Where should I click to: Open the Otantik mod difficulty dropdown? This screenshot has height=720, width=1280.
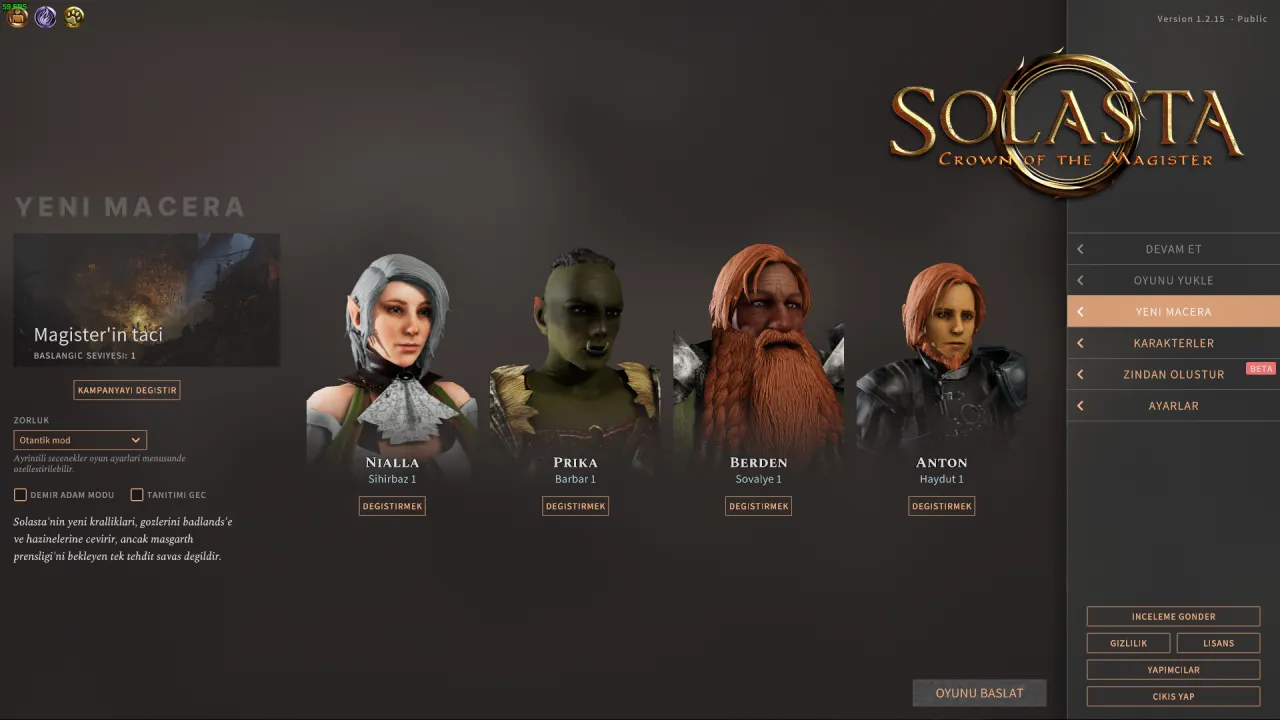79,439
